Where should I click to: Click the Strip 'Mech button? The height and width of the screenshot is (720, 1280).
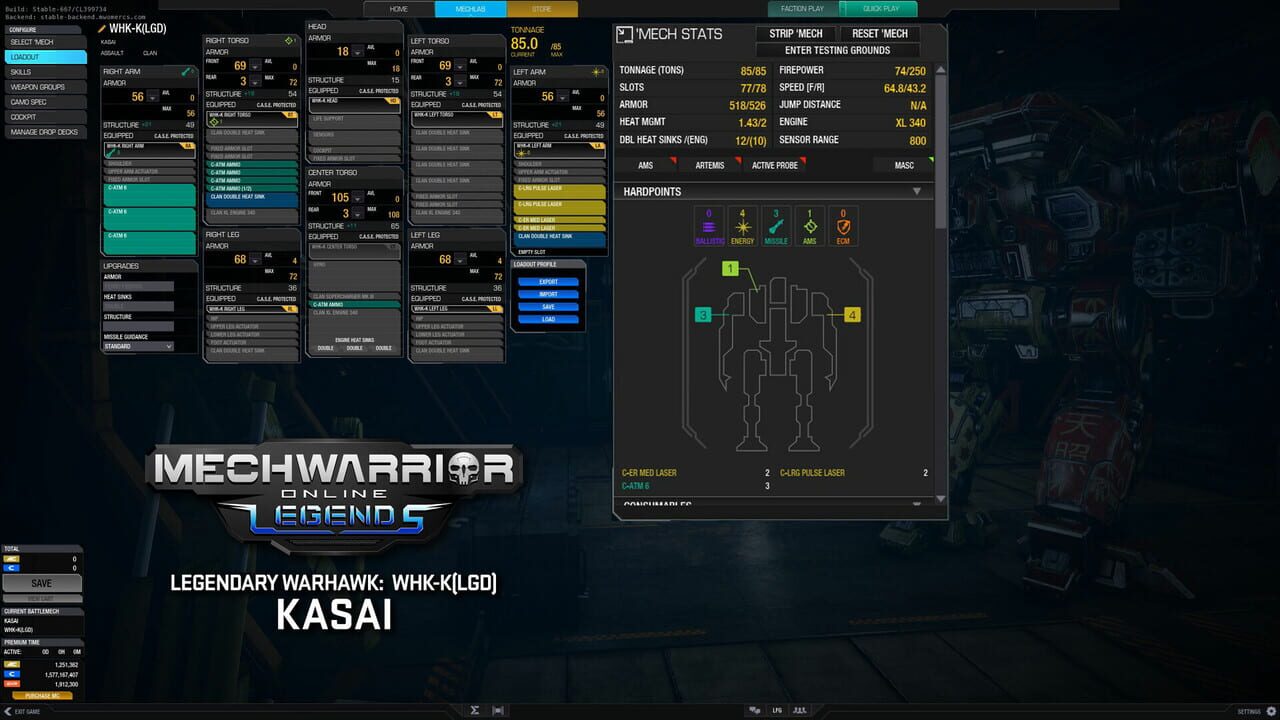tap(796, 33)
